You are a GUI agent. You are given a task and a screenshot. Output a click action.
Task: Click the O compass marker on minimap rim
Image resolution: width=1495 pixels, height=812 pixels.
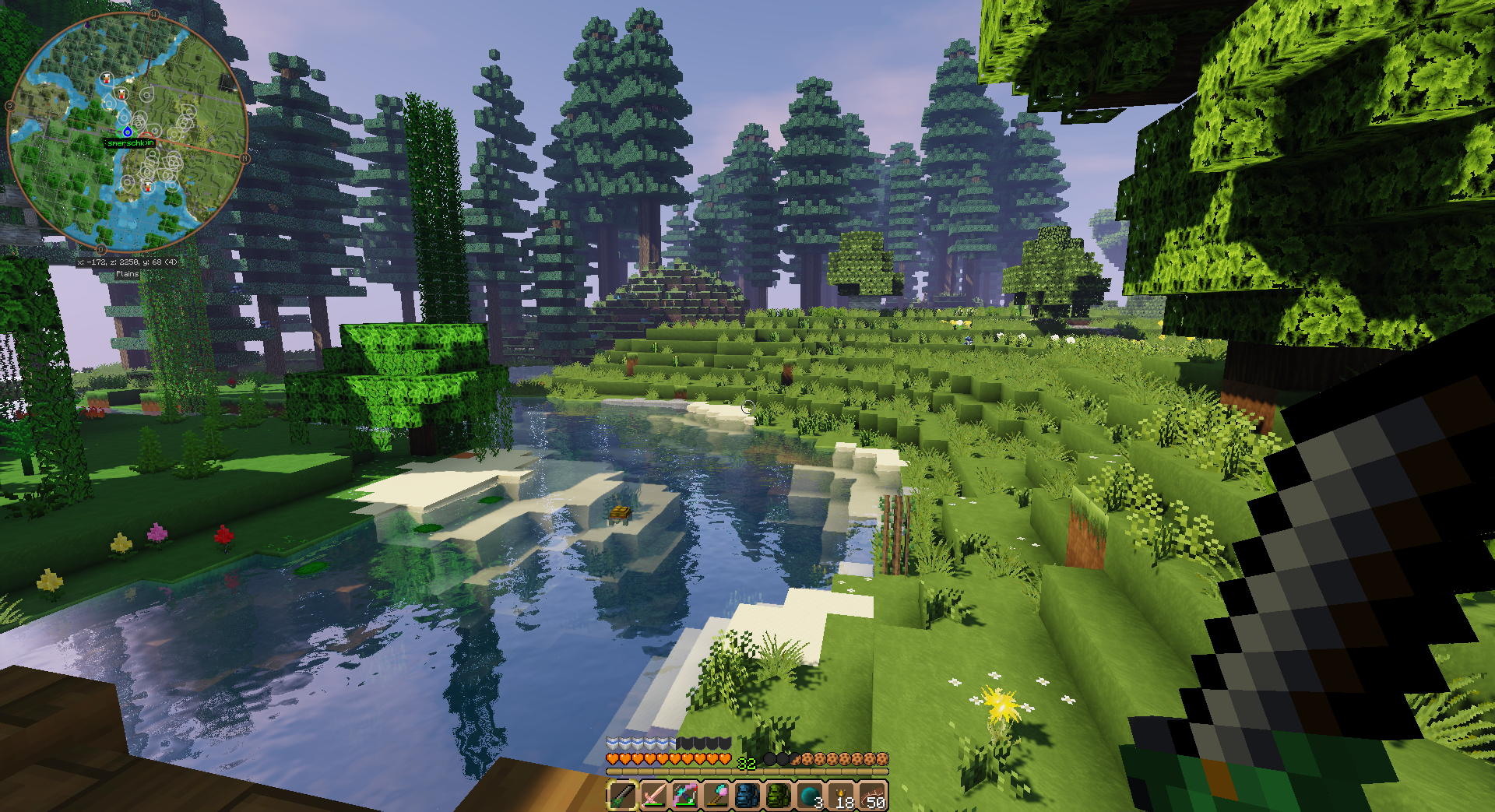tap(100, 250)
